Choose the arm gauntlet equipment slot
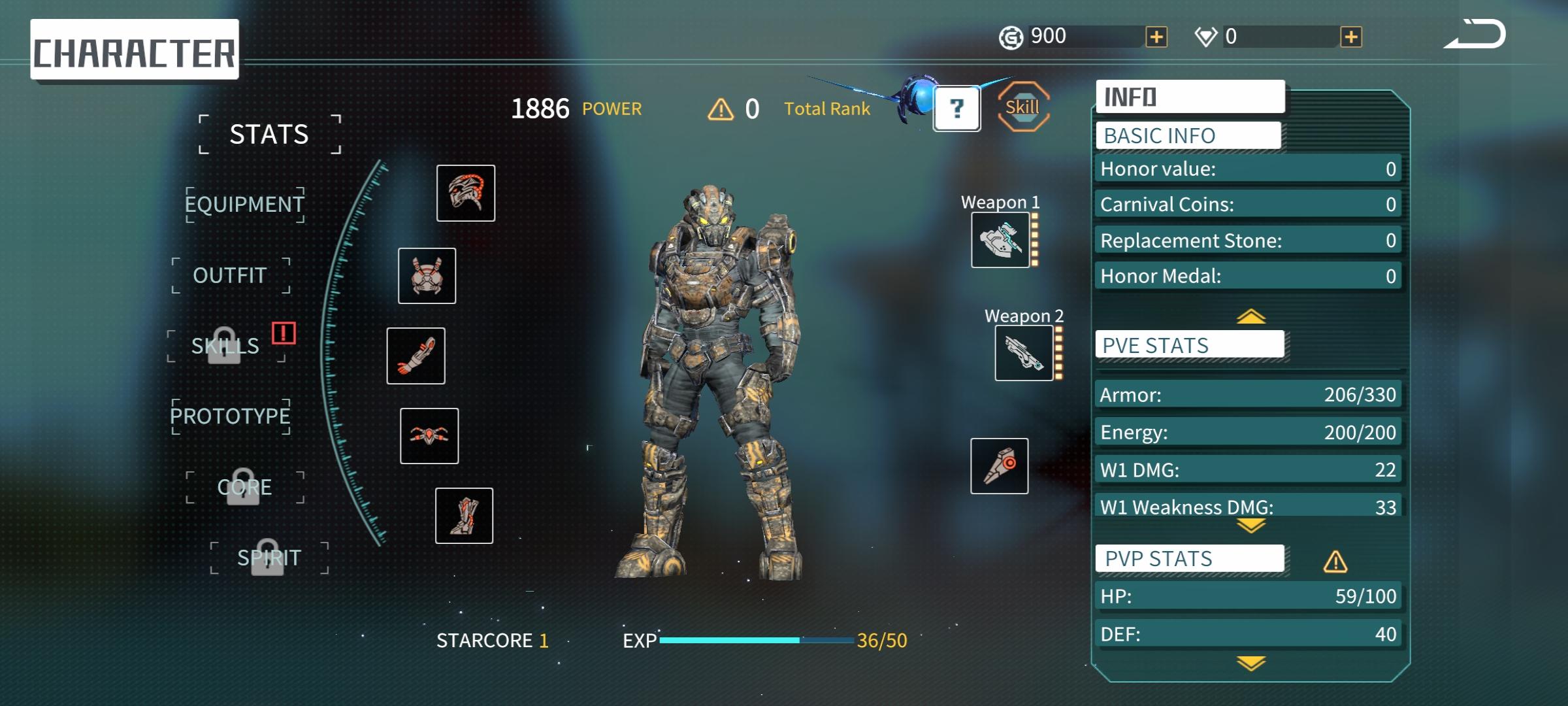 [416, 356]
